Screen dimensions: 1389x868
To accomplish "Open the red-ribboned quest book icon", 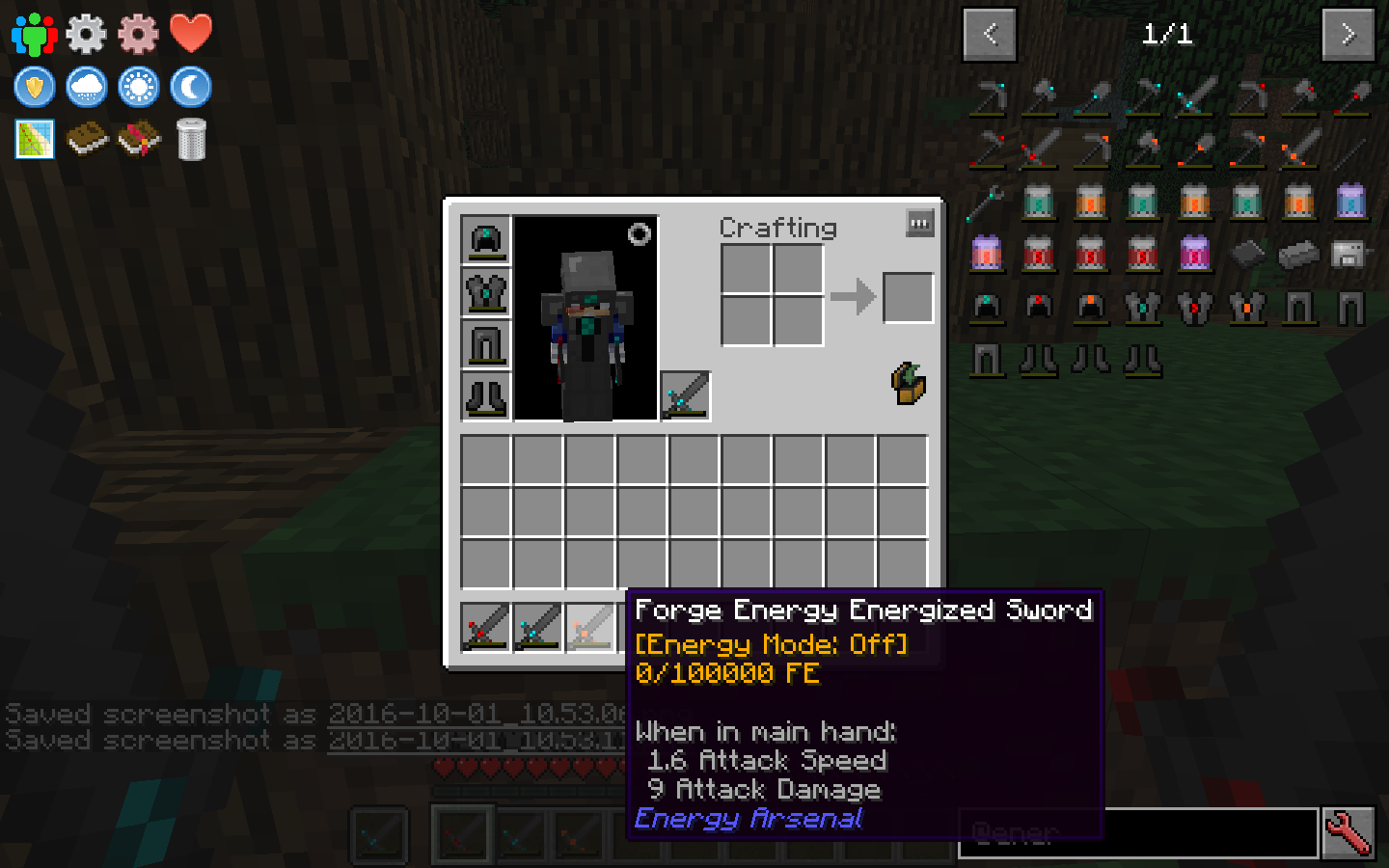I will (x=138, y=138).
